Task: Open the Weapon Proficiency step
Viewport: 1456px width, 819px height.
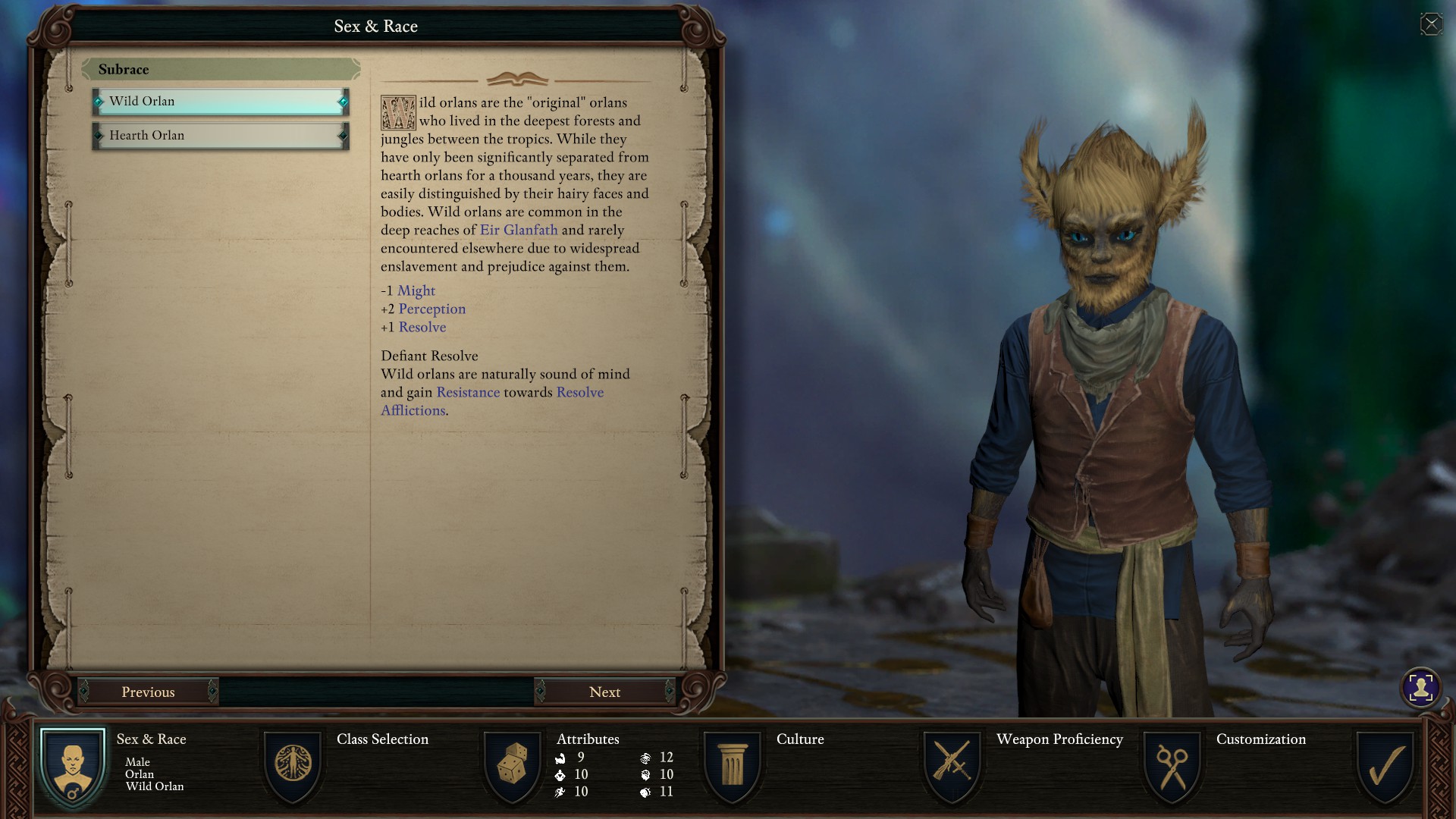Action: pyautogui.click(x=952, y=766)
